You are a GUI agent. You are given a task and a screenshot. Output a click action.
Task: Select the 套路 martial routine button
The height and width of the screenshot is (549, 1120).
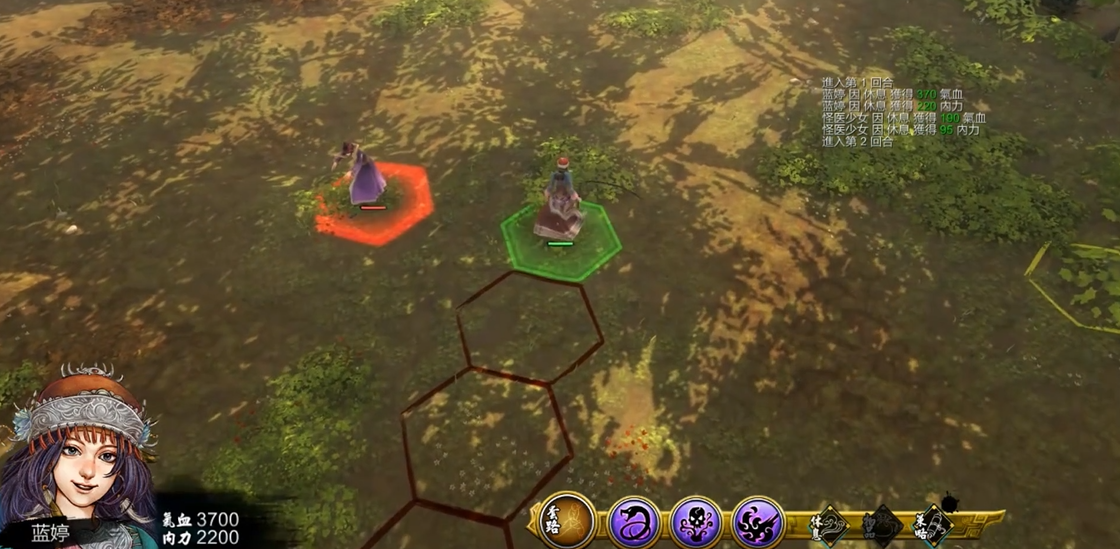click(567, 521)
